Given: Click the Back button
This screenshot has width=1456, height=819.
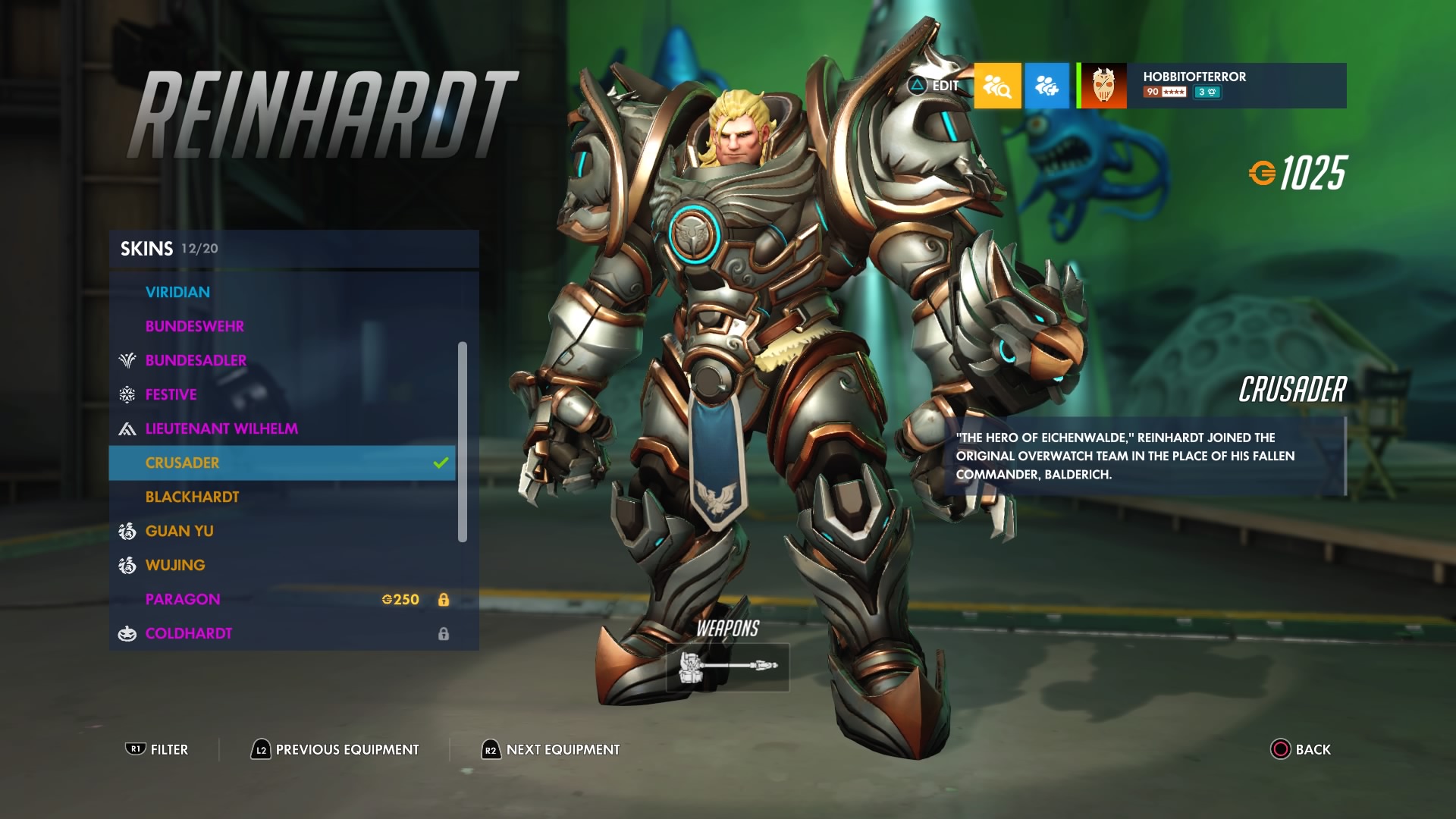Looking at the screenshot, I should tap(1300, 749).
